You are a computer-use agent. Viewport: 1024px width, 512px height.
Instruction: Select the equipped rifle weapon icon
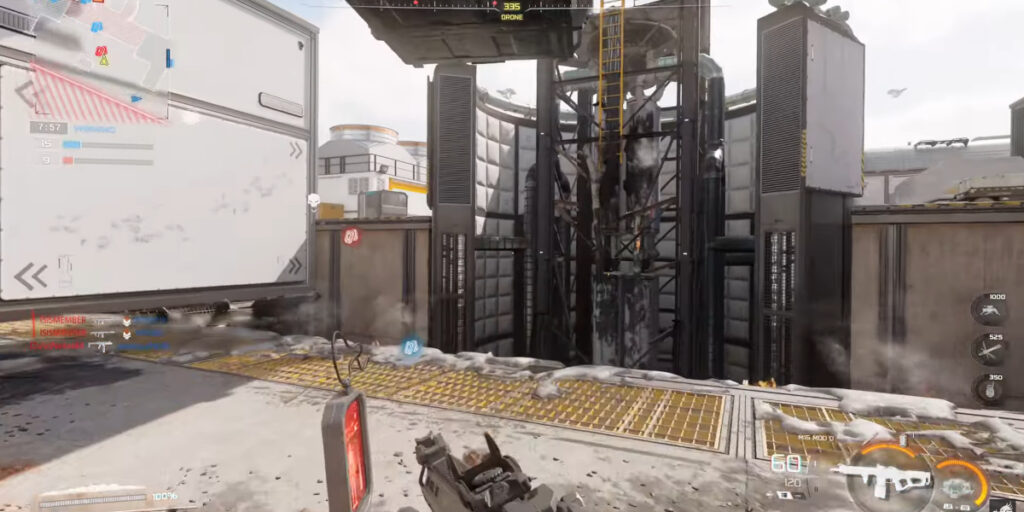(883, 476)
